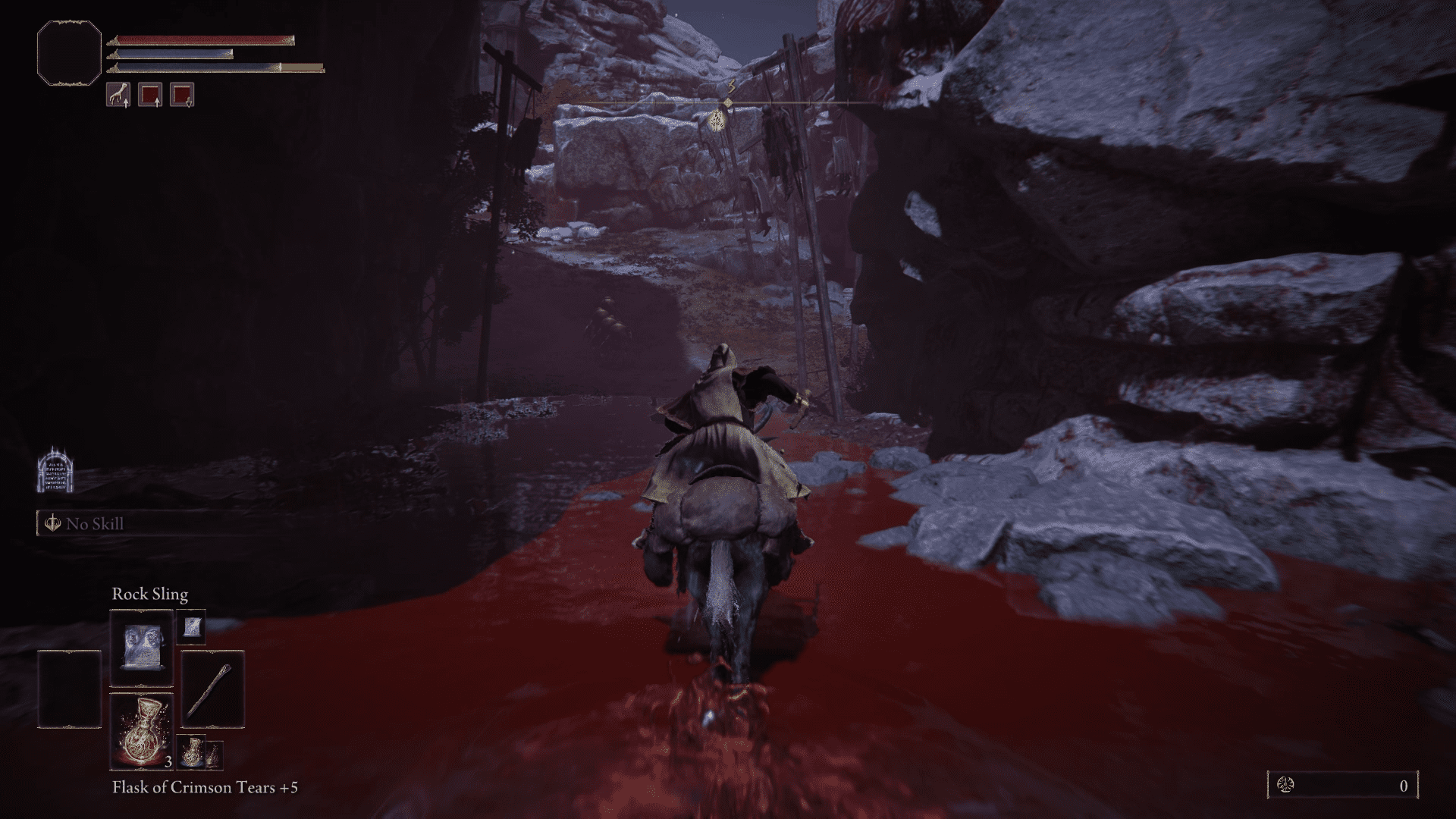Open the empty octagonal portrait frame
This screenshot has width=1456, height=819.
tap(69, 53)
